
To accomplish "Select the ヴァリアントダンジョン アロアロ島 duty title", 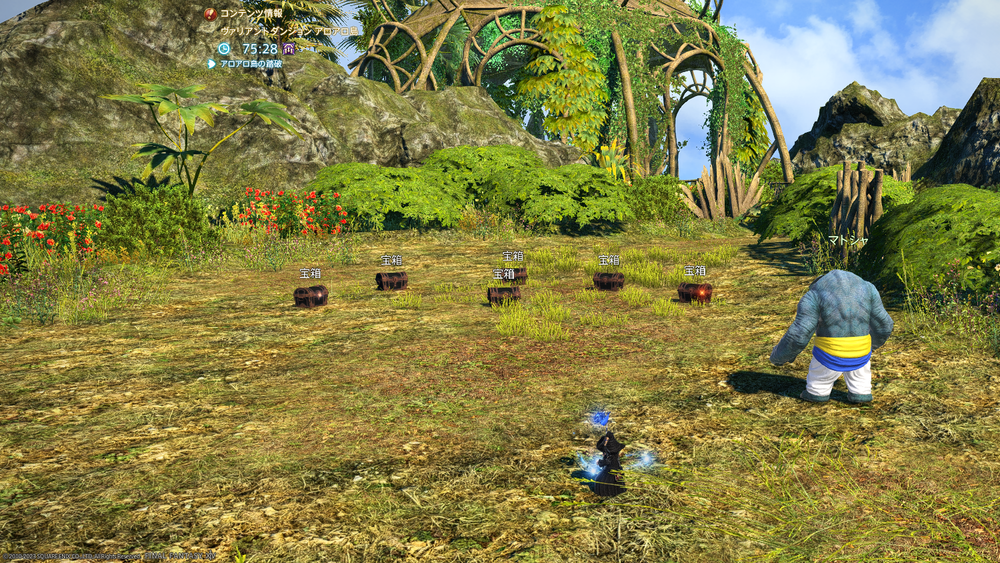I will tap(290, 31).
